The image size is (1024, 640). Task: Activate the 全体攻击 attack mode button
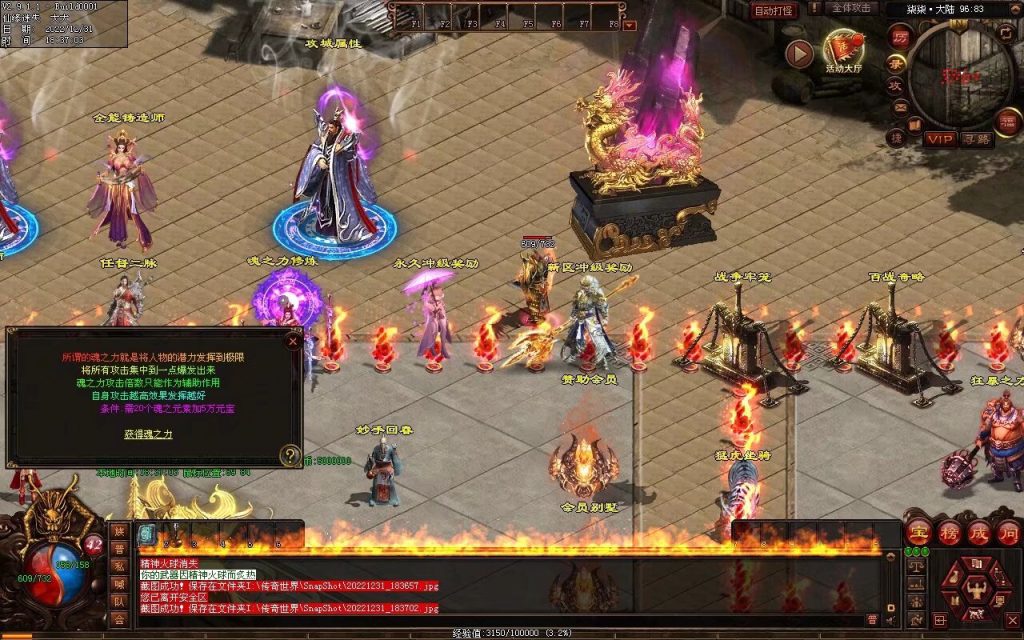853,8
